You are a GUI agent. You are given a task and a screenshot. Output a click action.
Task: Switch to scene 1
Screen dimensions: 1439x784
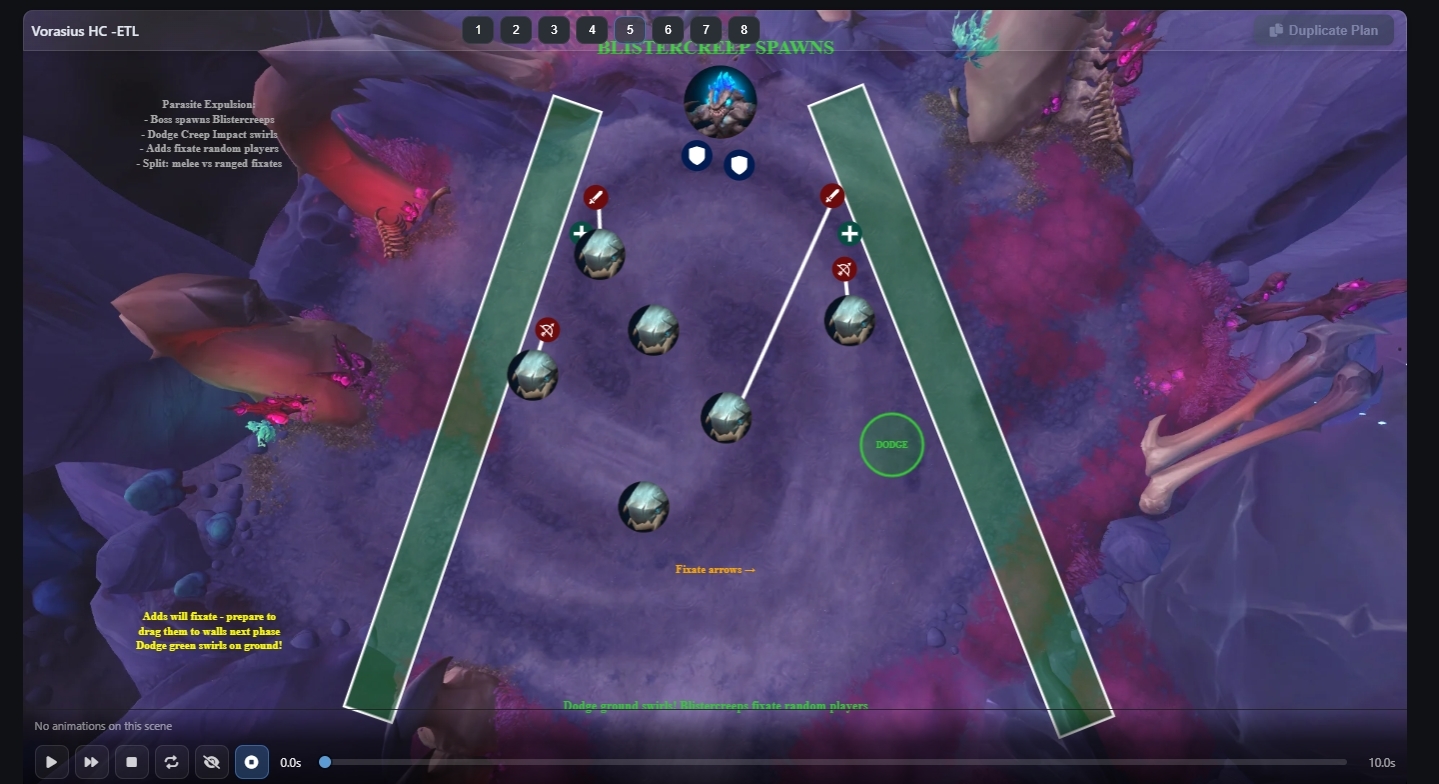pyautogui.click(x=478, y=30)
